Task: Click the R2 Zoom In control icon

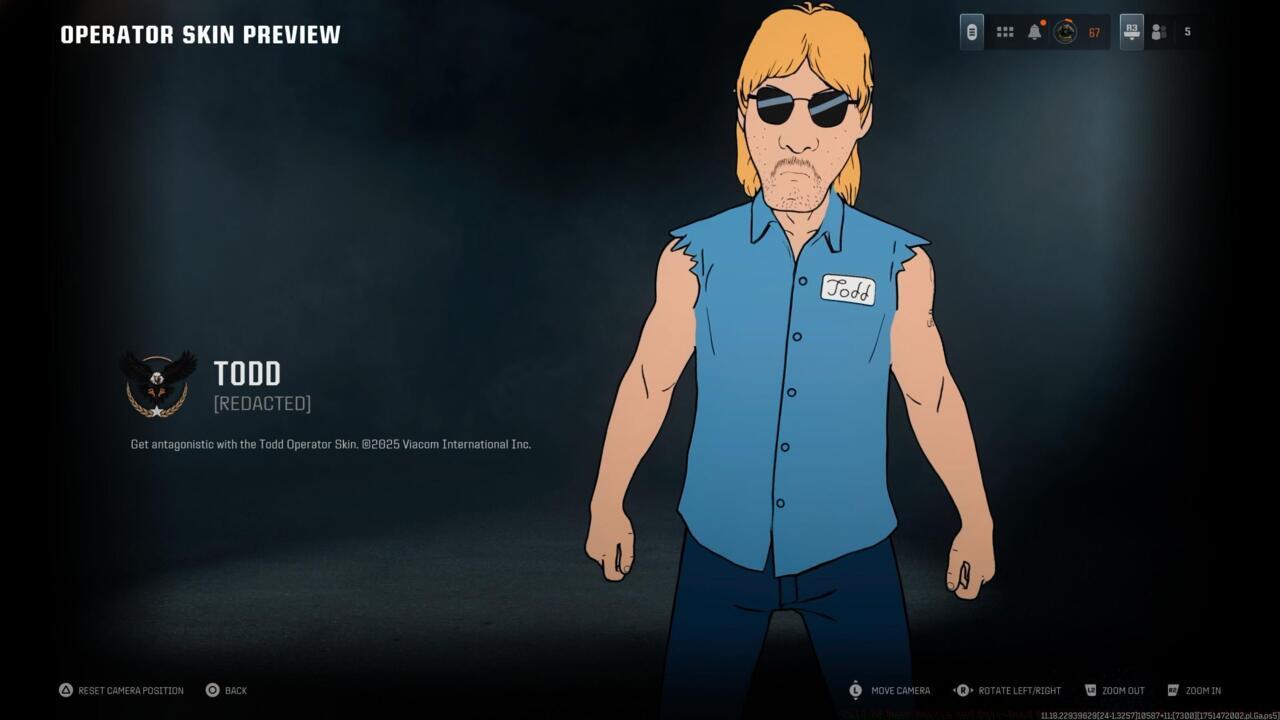Action: coord(1172,690)
